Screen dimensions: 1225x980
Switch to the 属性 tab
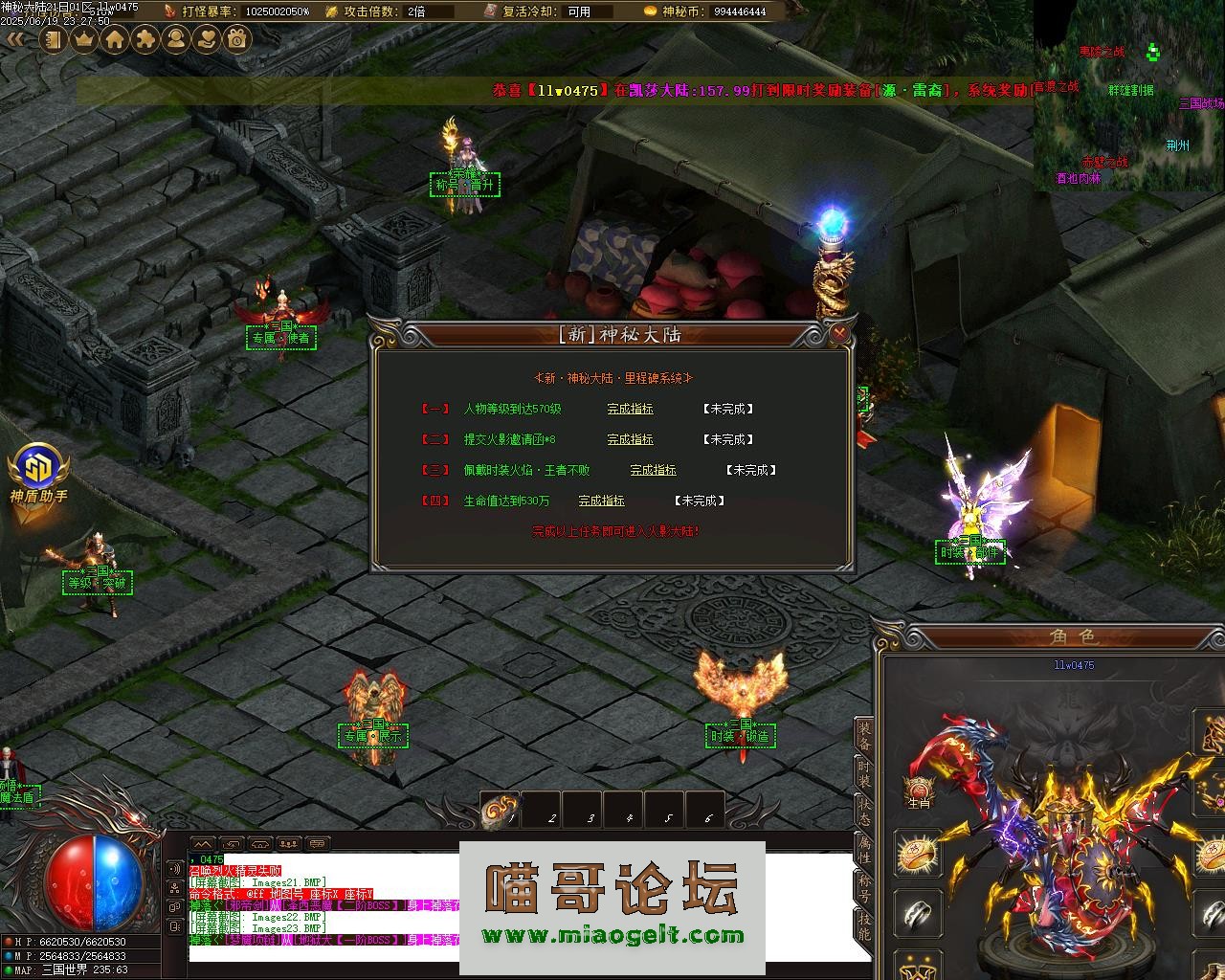pos(864,850)
